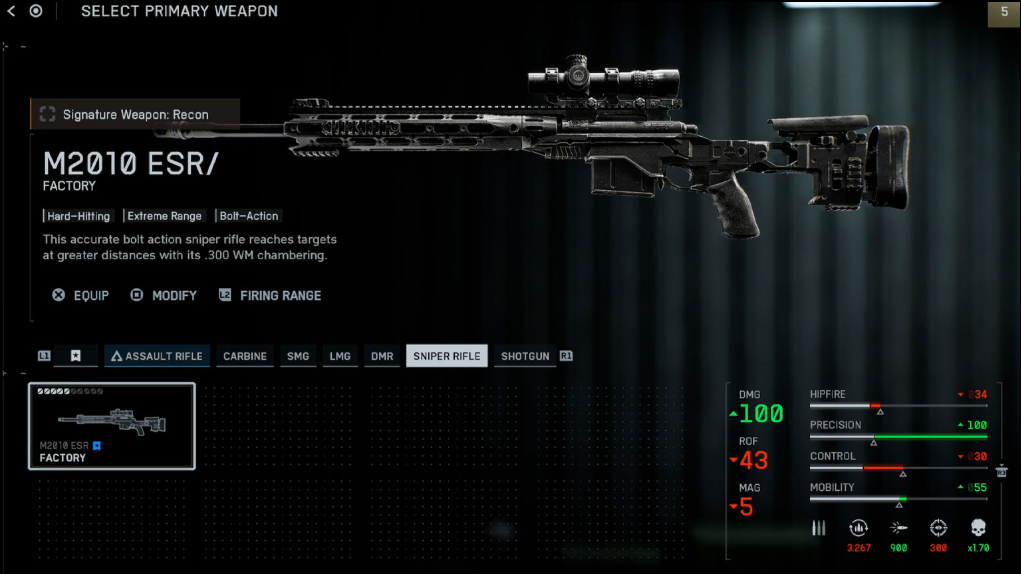Open the bookmarked favorites tab
Image resolution: width=1021 pixels, height=574 pixels.
pyautogui.click(x=76, y=356)
